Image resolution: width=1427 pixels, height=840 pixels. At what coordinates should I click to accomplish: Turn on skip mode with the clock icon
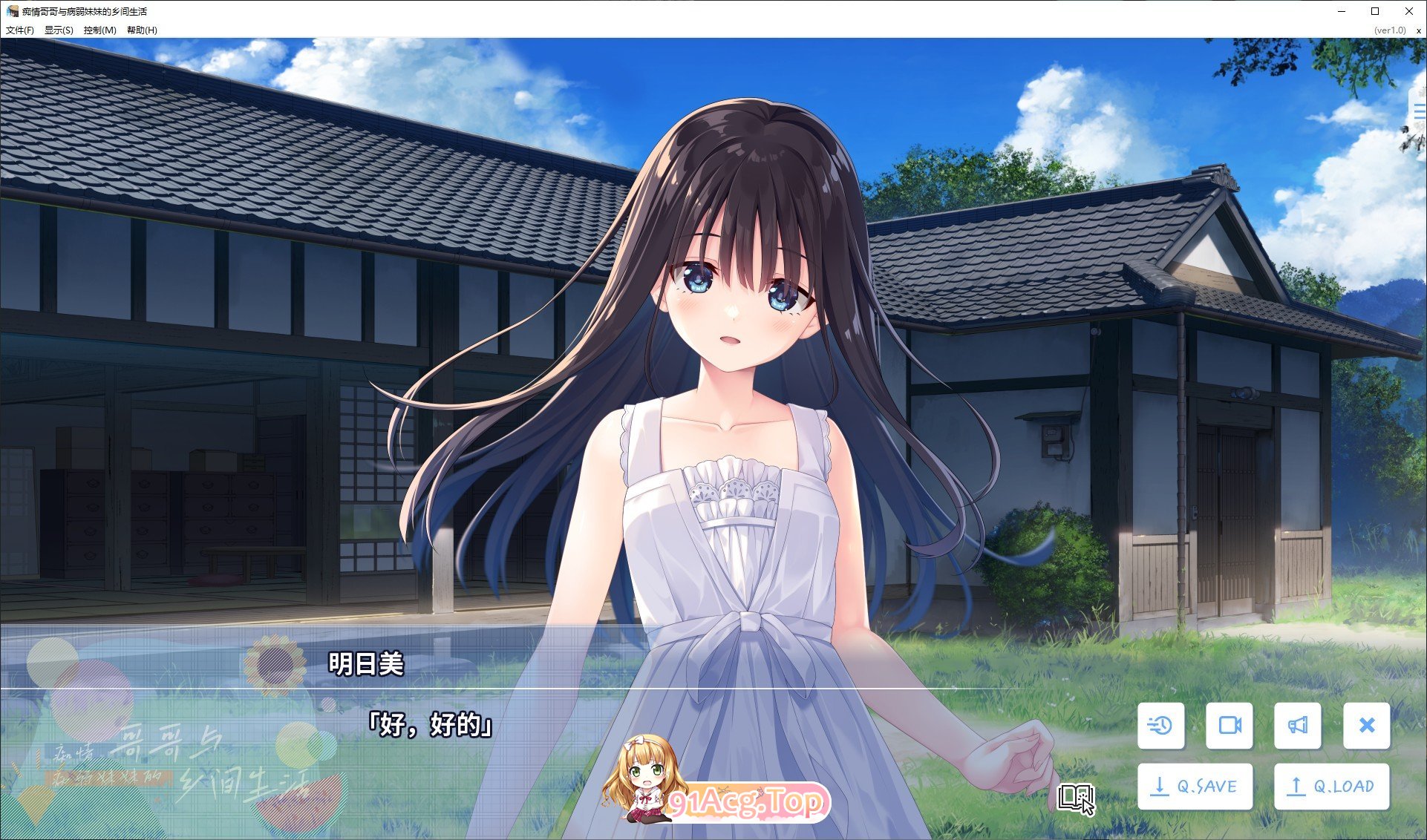point(1161,726)
